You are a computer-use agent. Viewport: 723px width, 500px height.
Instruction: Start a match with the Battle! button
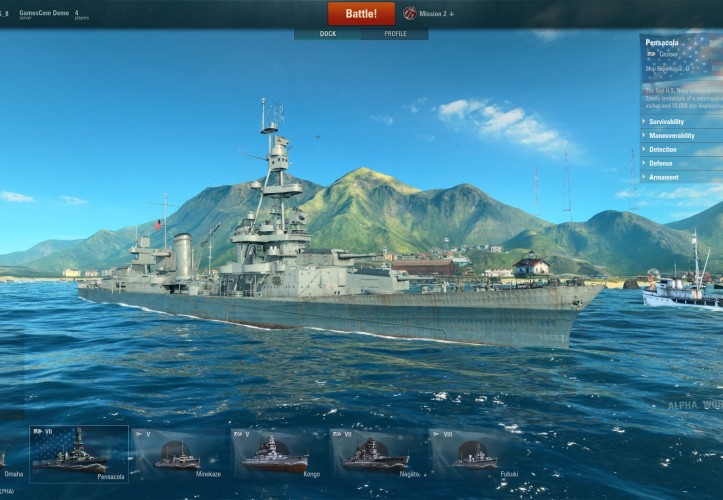(361, 13)
